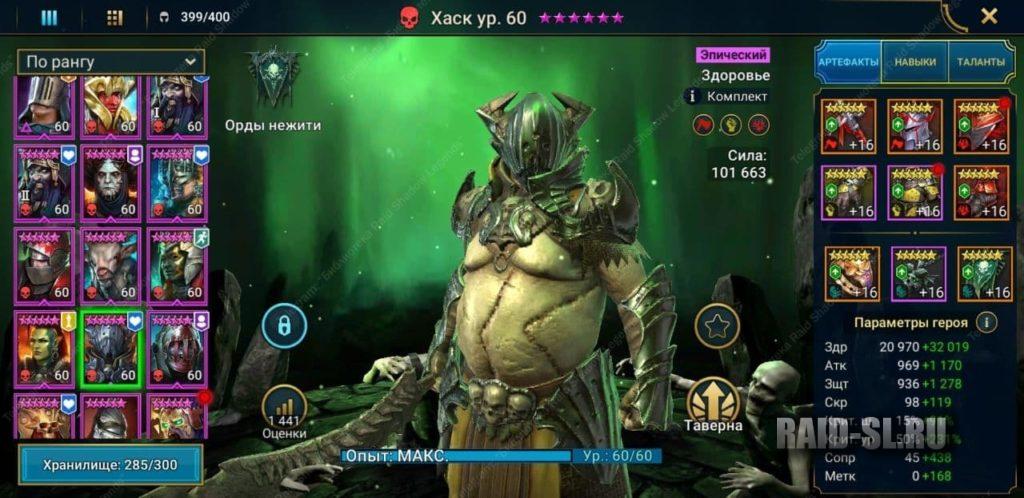
Task: Select the green orc champion portrait
Action: point(44,348)
